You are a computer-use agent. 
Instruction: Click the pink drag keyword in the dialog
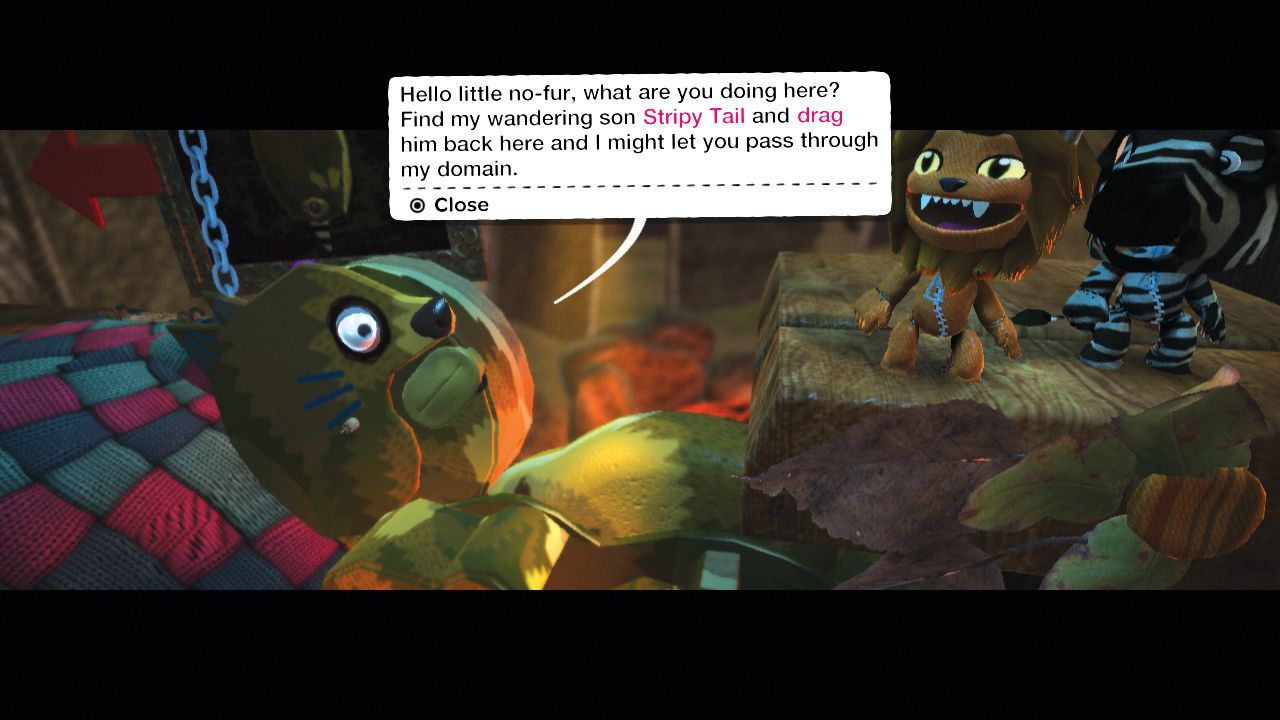tap(818, 116)
